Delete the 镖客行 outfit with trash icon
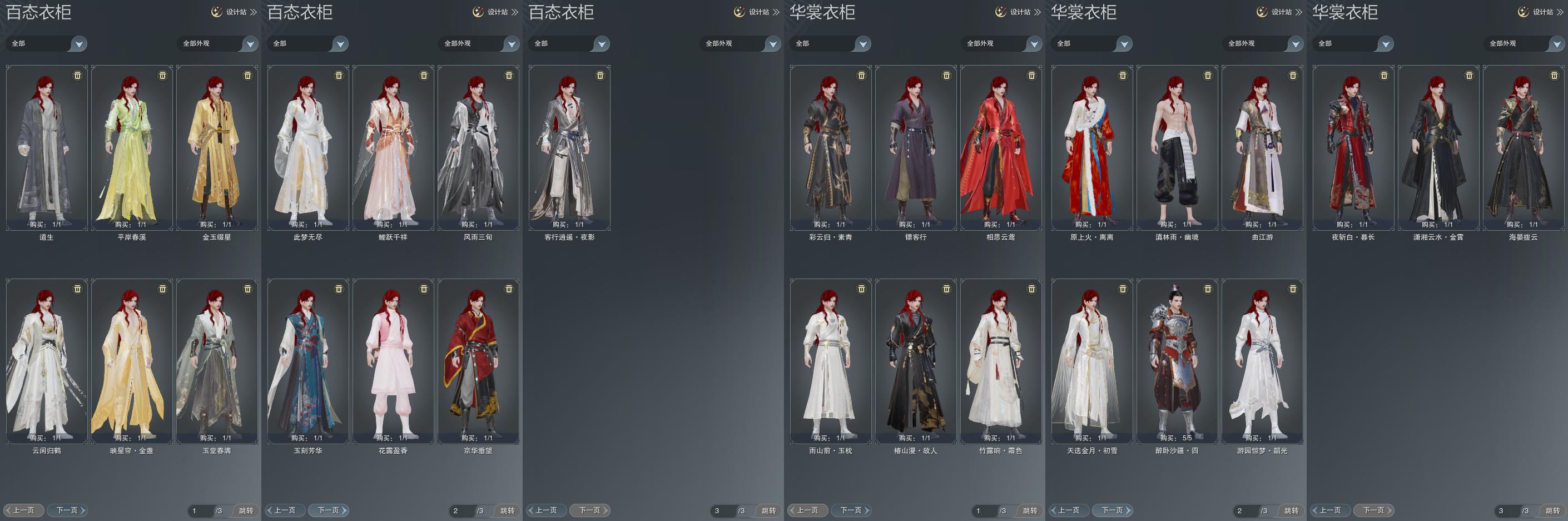Screen dimensions: 1568x521 point(946,76)
